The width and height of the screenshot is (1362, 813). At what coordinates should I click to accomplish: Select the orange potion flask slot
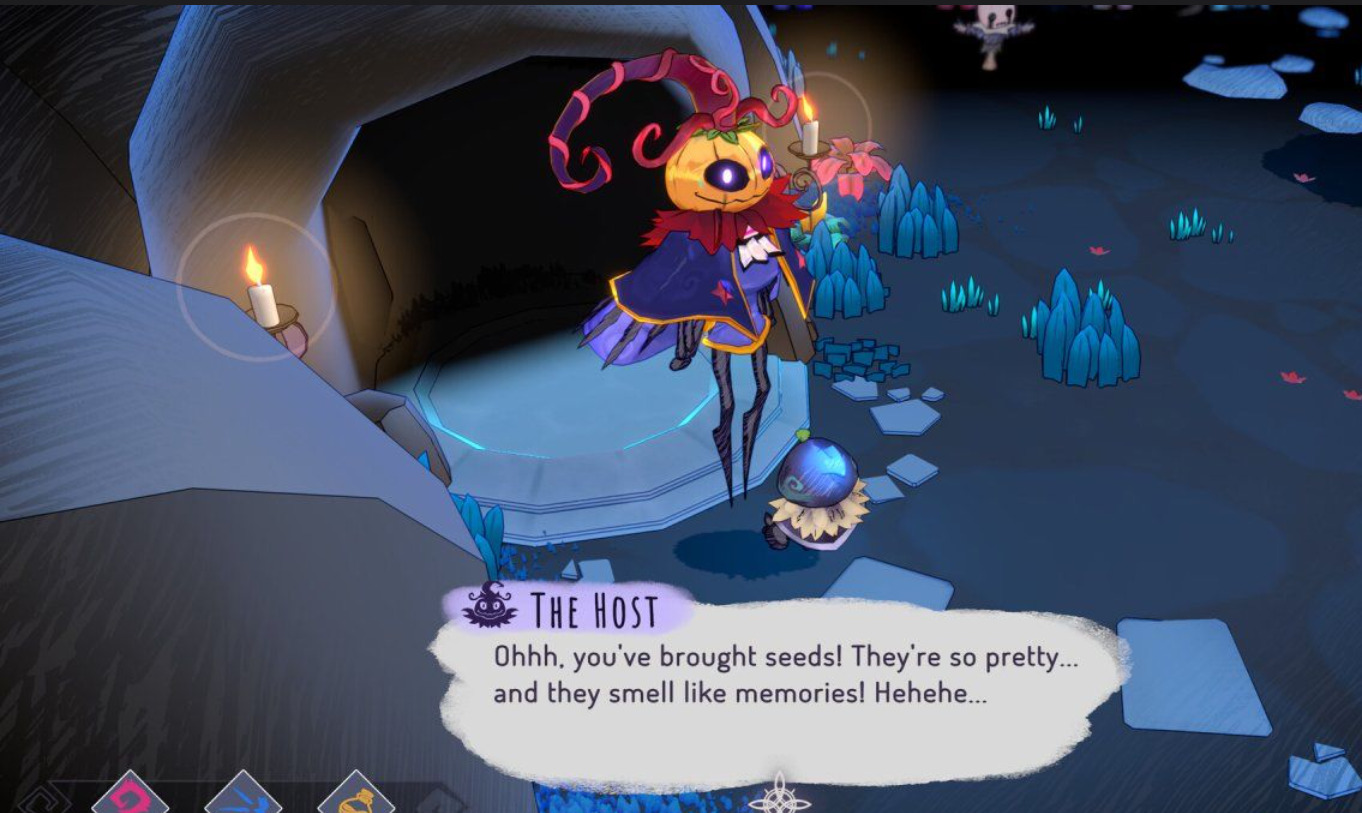(356, 799)
